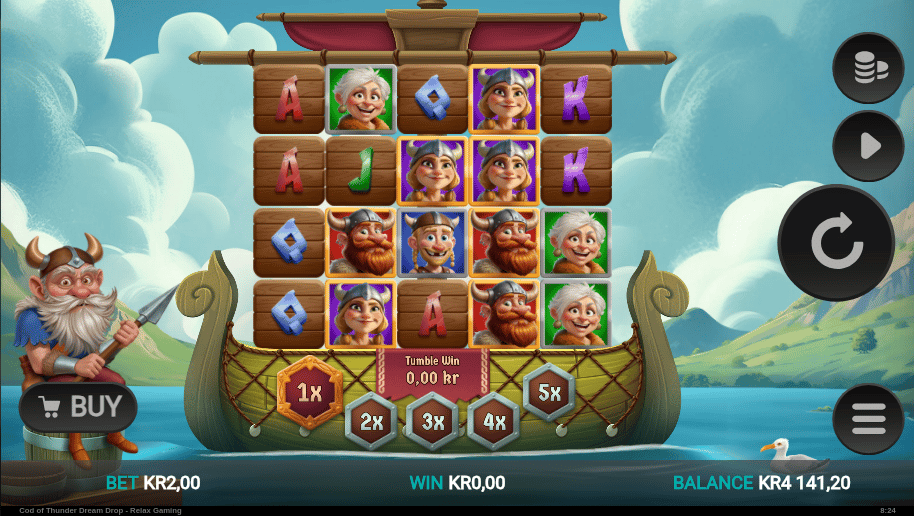914x516 pixels.
Task: Open the coin stack bet settings
Action: pyautogui.click(x=868, y=68)
